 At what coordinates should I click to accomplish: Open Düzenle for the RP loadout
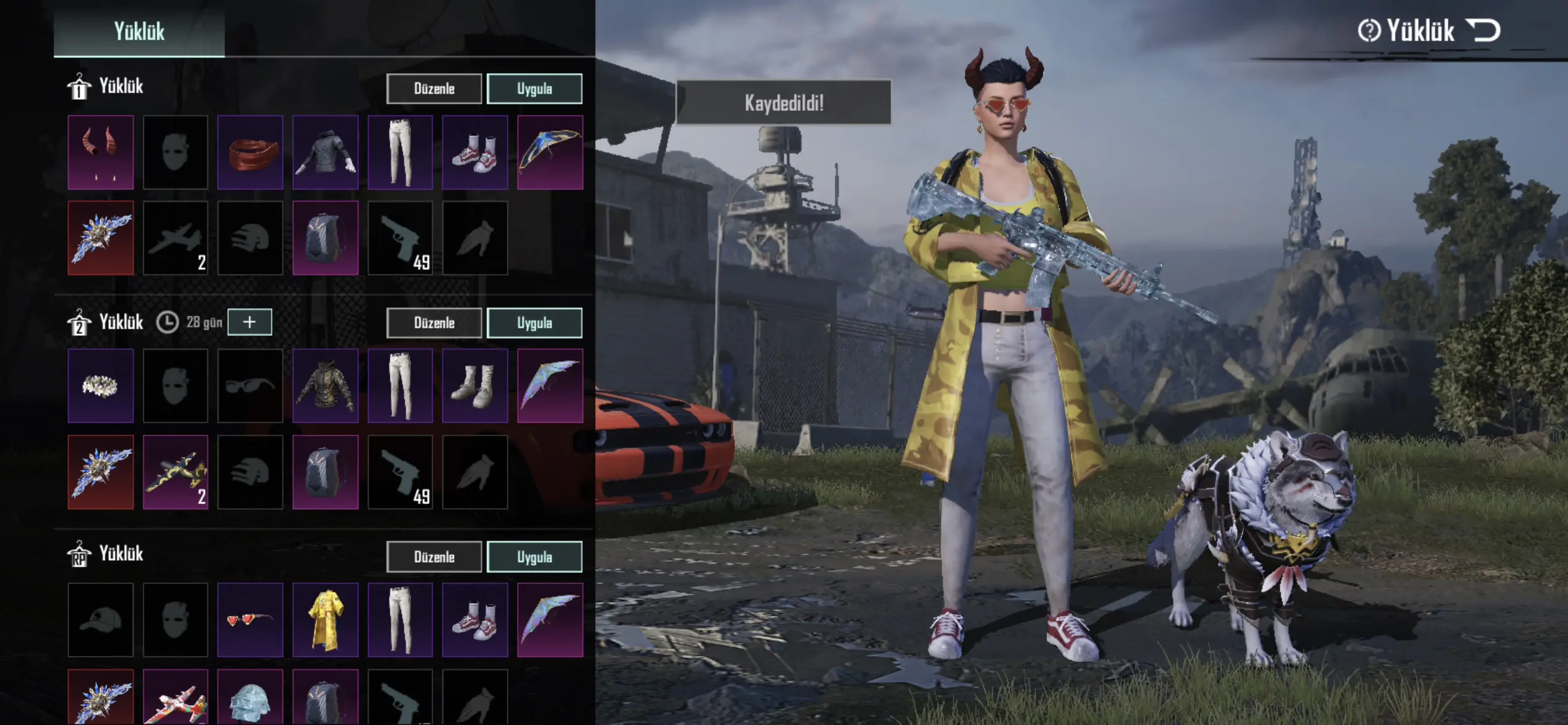point(434,557)
